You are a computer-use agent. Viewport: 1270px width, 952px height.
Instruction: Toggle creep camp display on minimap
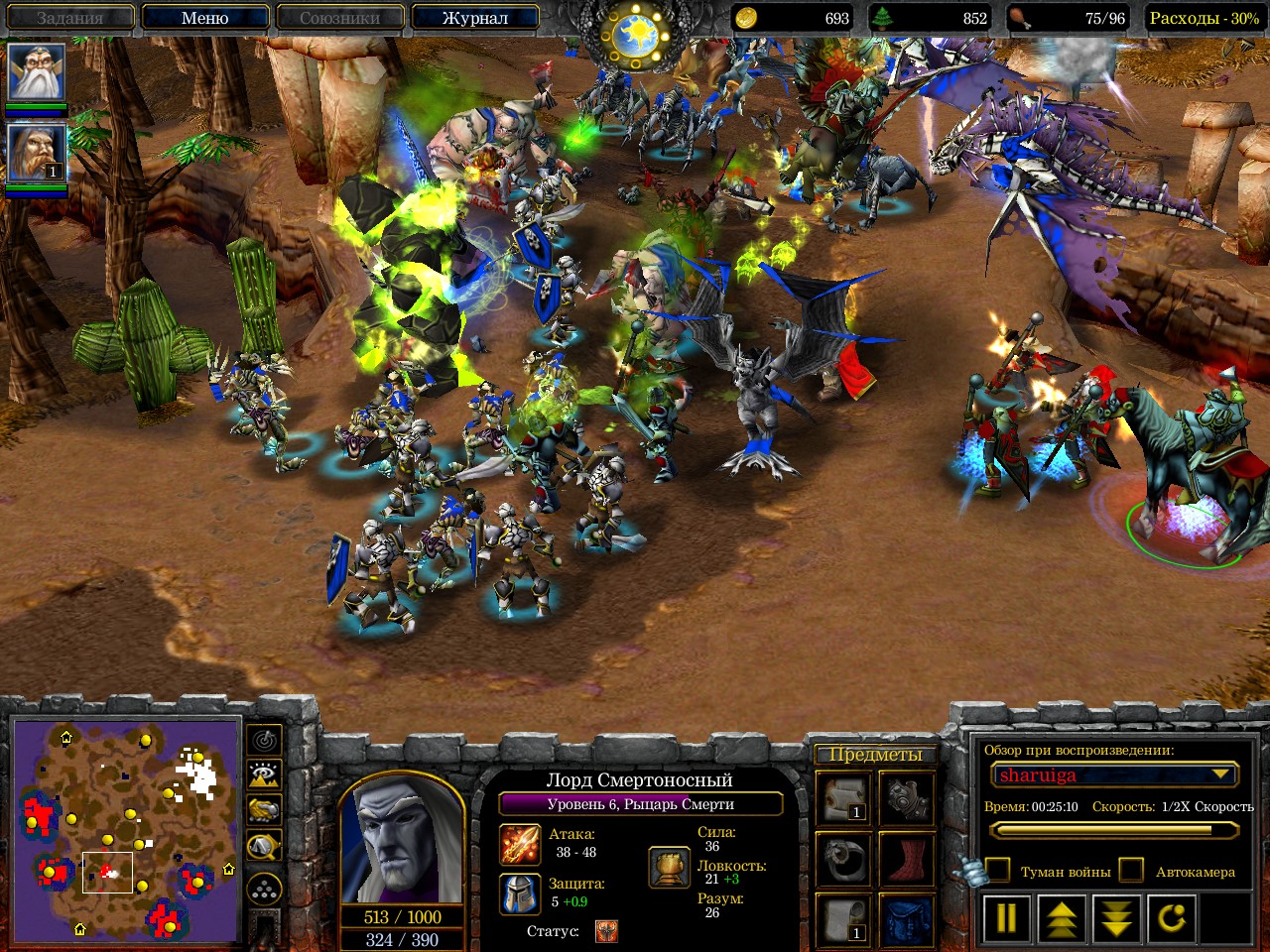click(x=264, y=845)
